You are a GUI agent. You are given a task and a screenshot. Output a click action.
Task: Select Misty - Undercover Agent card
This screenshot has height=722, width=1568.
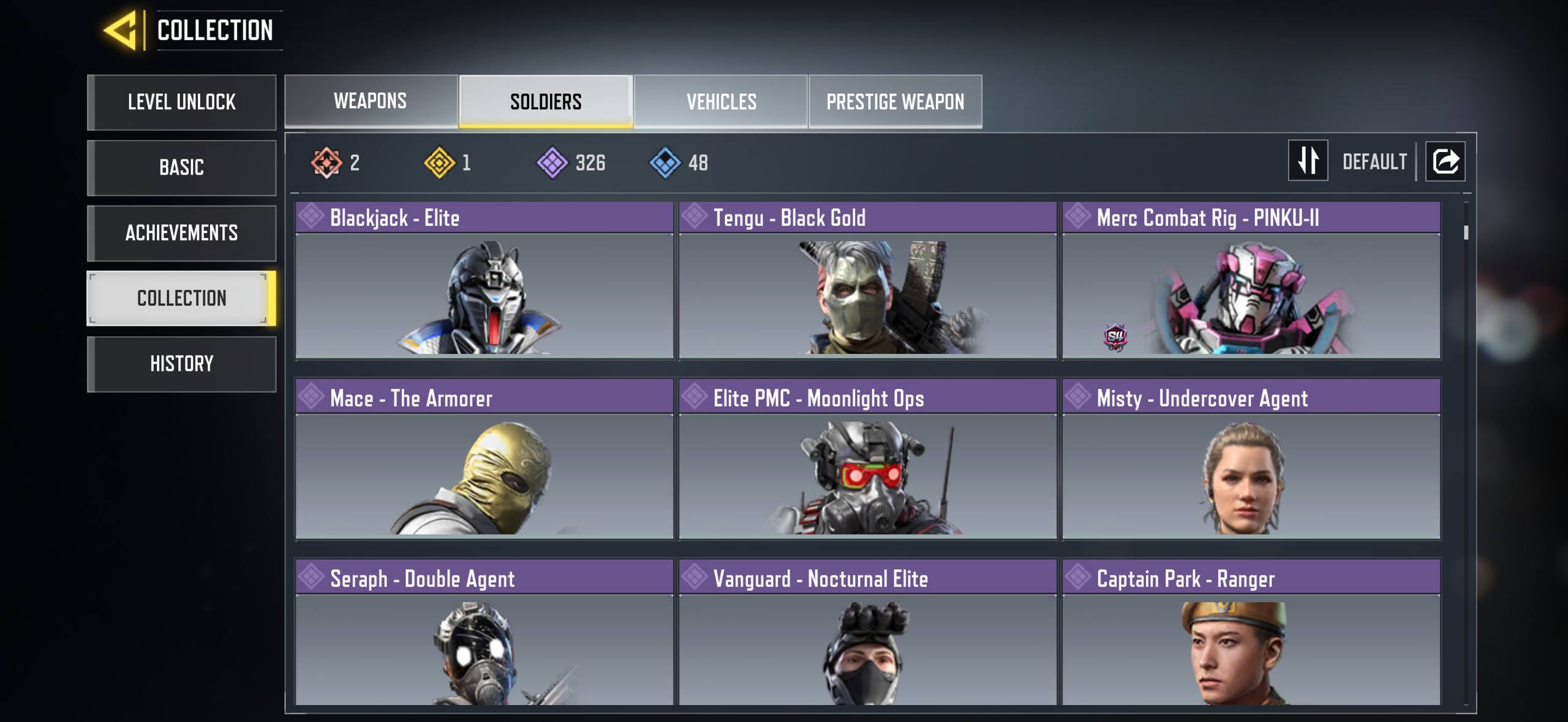[x=1251, y=460]
